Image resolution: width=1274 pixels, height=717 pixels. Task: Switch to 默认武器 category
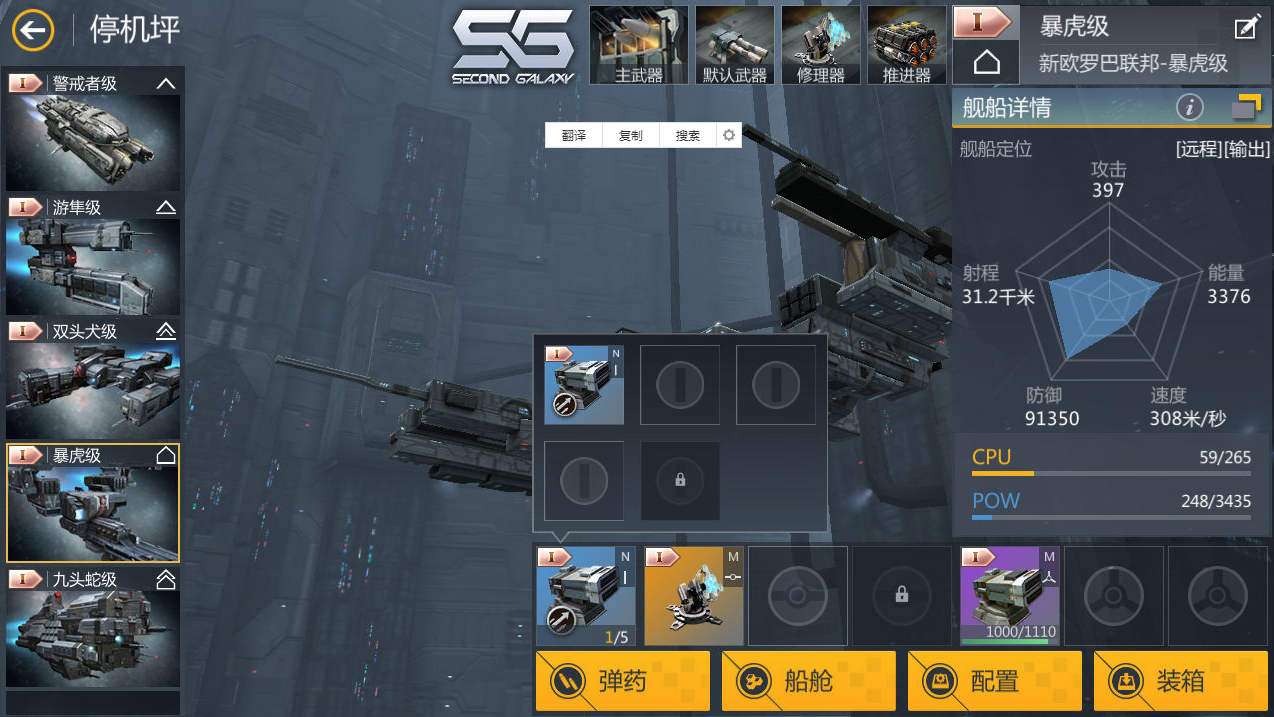coord(734,46)
